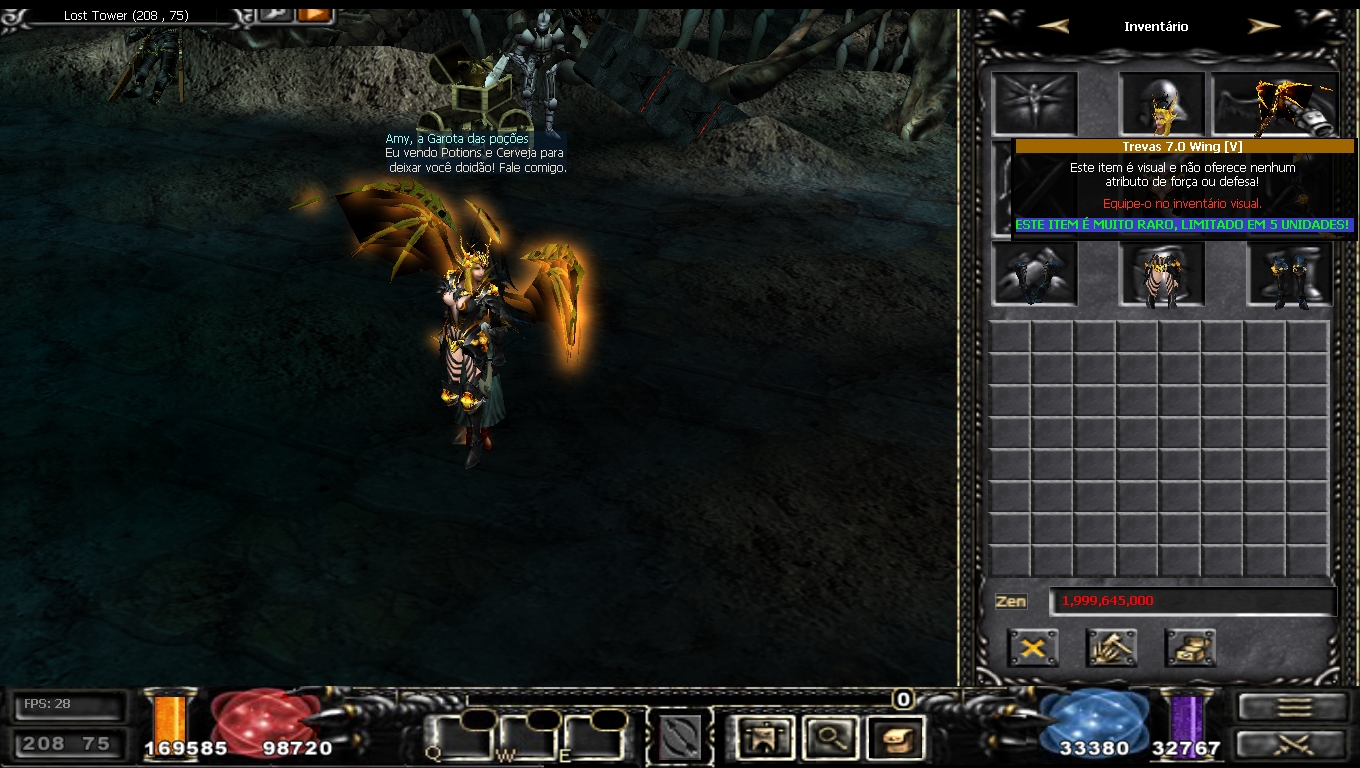1360x768 pixels.
Task: Close the inventory with the X button
Action: [x=1033, y=648]
